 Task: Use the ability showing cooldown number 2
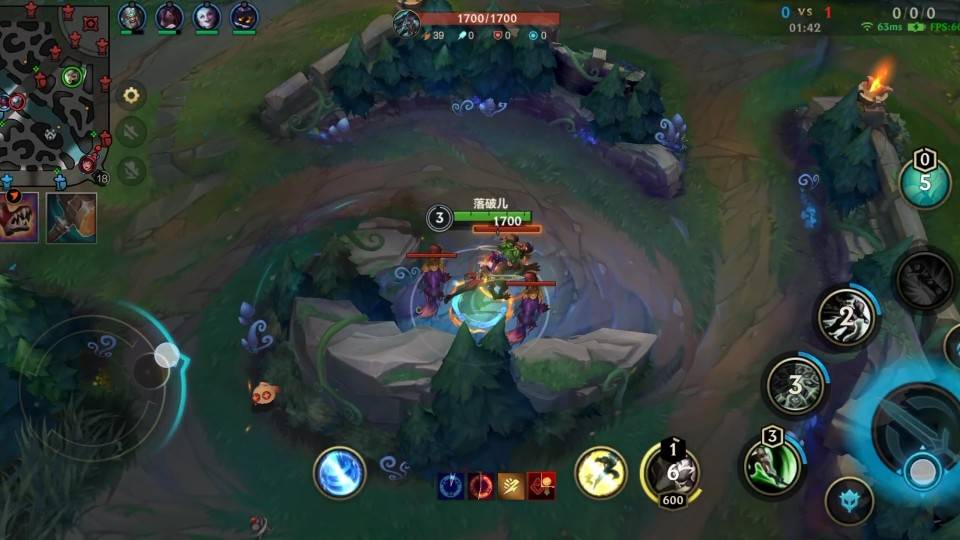(846, 317)
